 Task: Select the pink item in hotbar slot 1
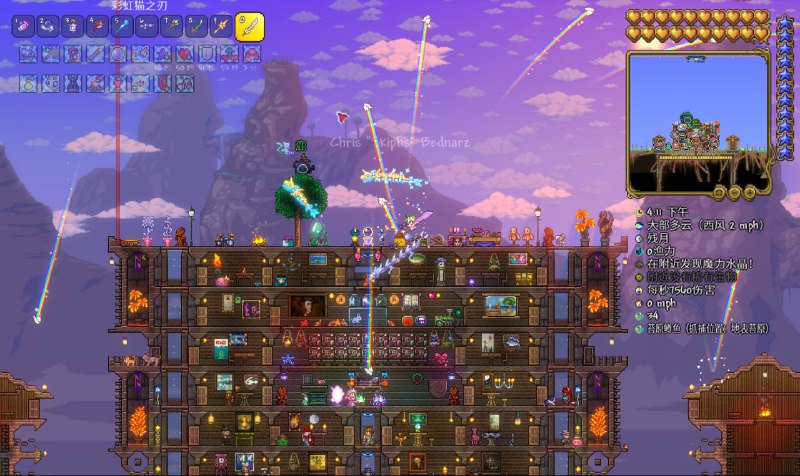(x=24, y=27)
